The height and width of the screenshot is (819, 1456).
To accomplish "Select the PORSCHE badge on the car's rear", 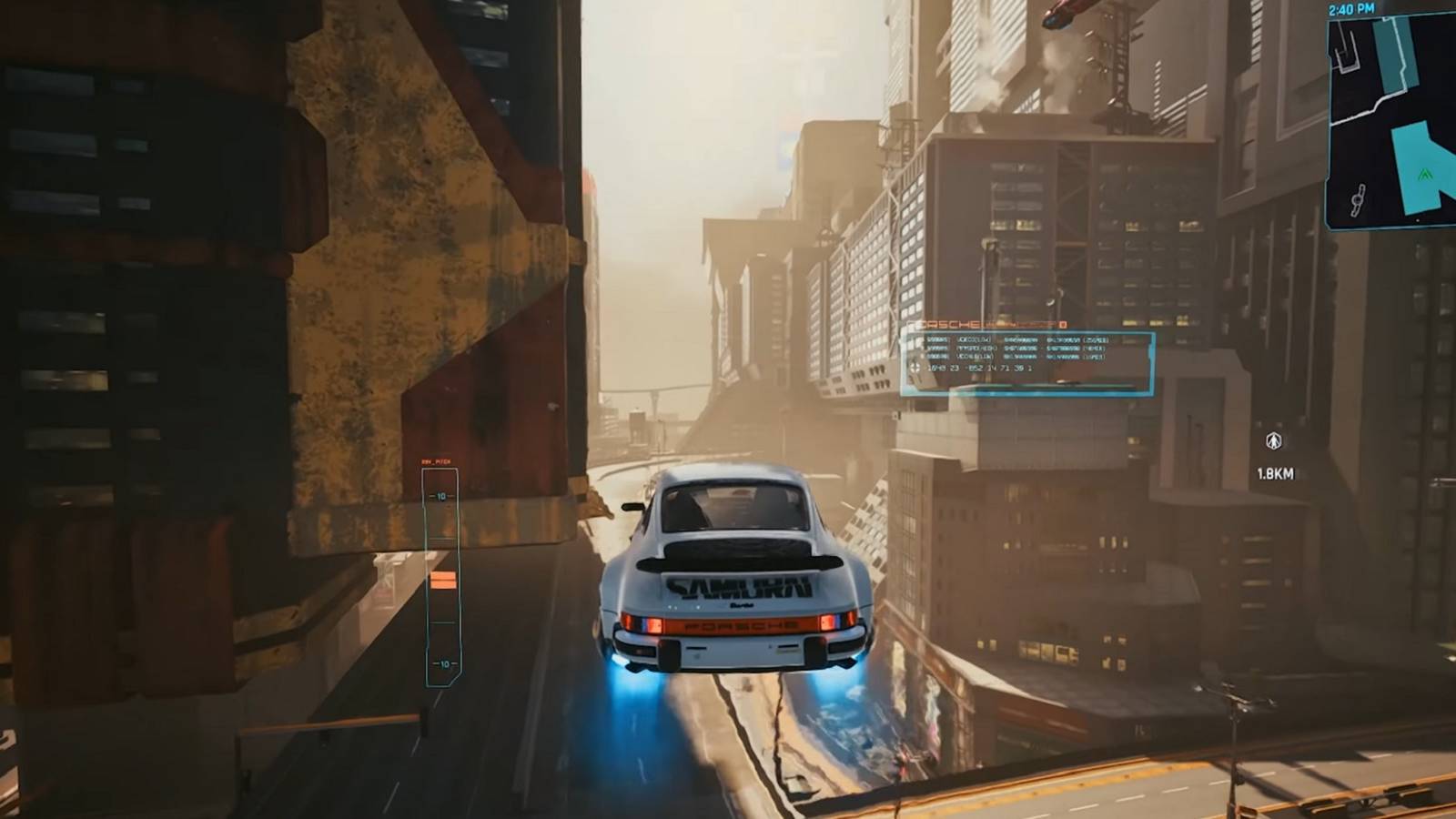I will tap(739, 626).
